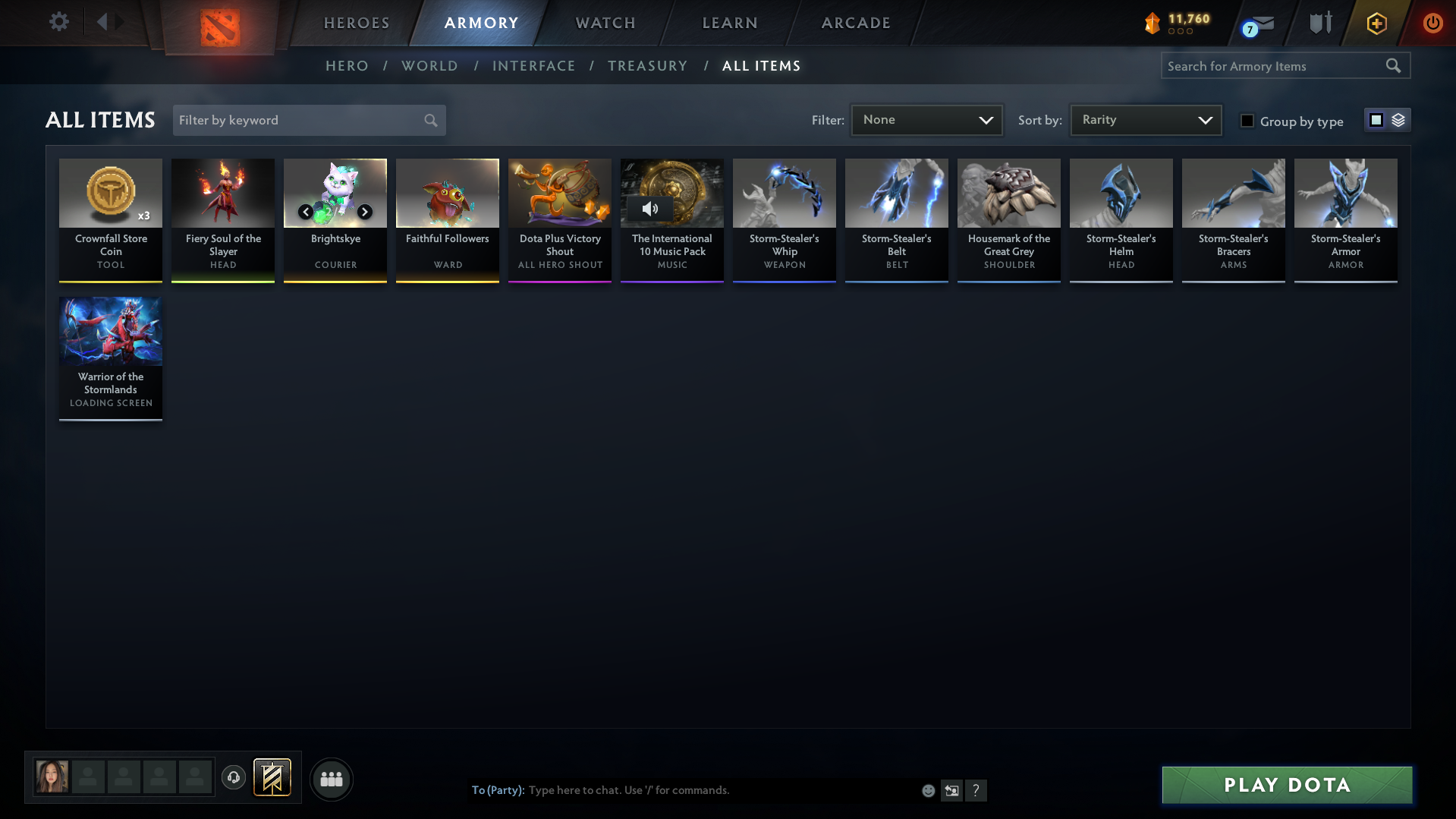Preview The International 10 Music Pack audio

(x=650, y=208)
